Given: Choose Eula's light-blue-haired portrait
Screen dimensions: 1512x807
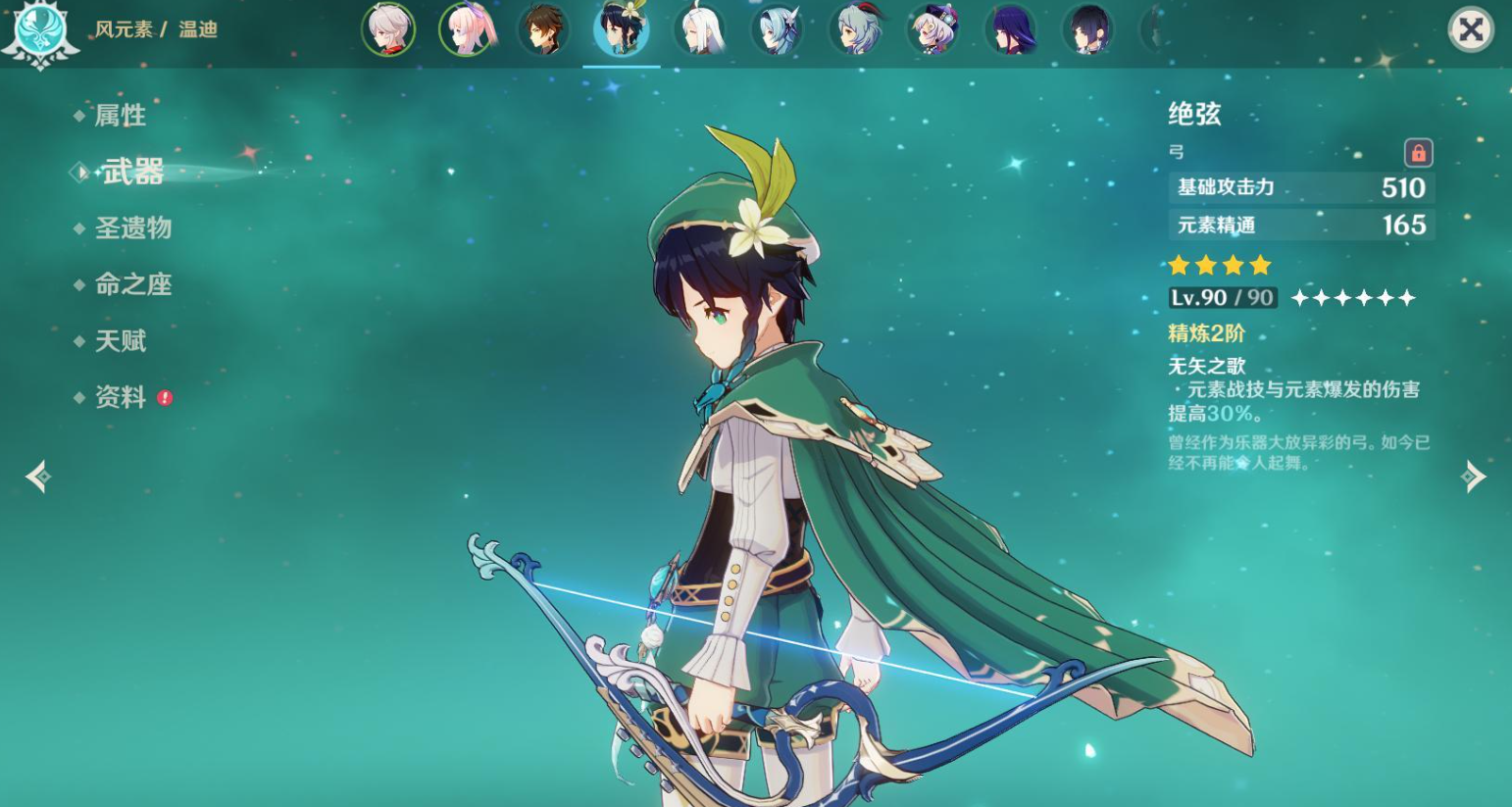Looking at the screenshot, I should [x=778, y=29].
